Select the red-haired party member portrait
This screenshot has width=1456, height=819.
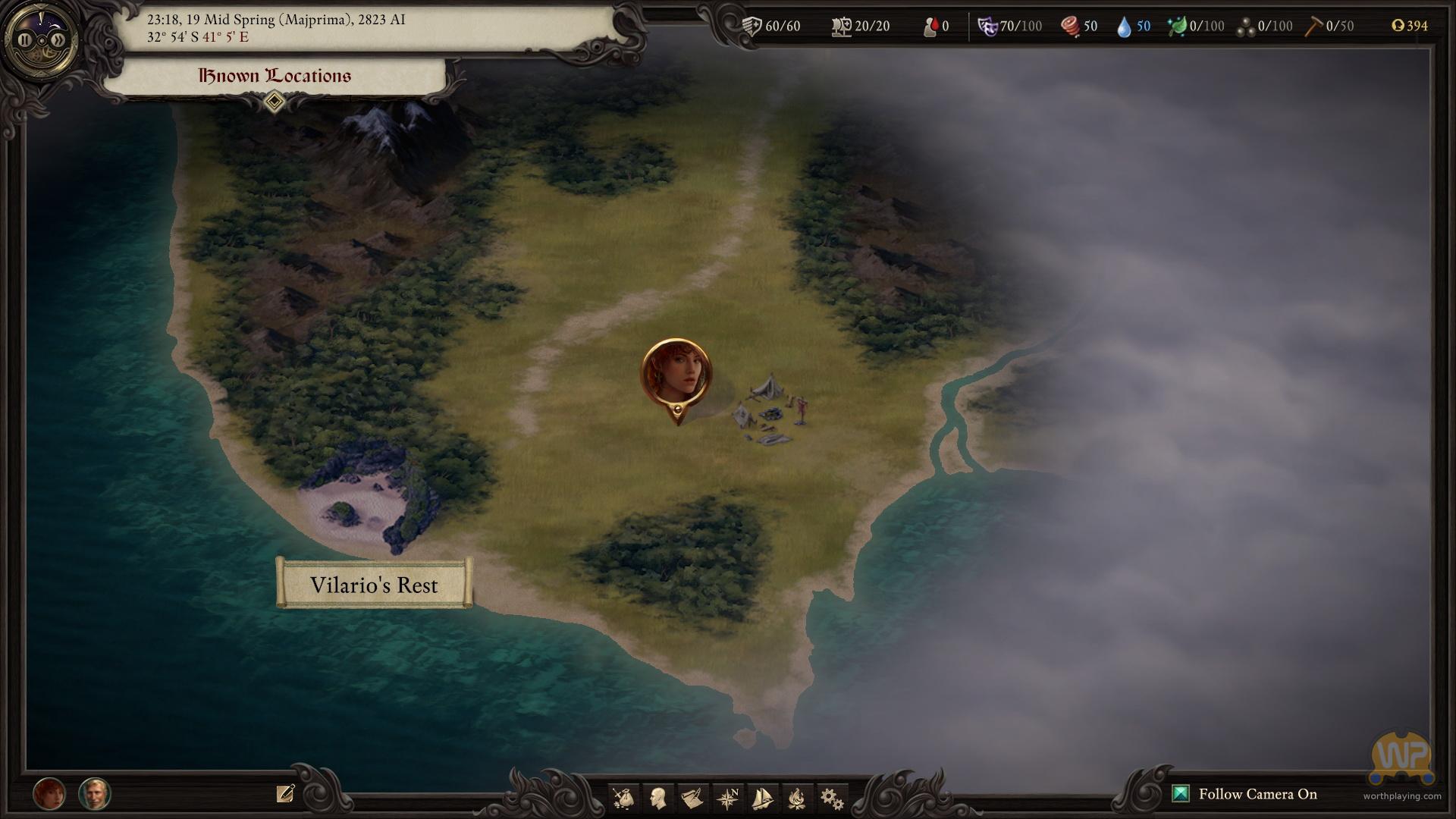[49, 794]
